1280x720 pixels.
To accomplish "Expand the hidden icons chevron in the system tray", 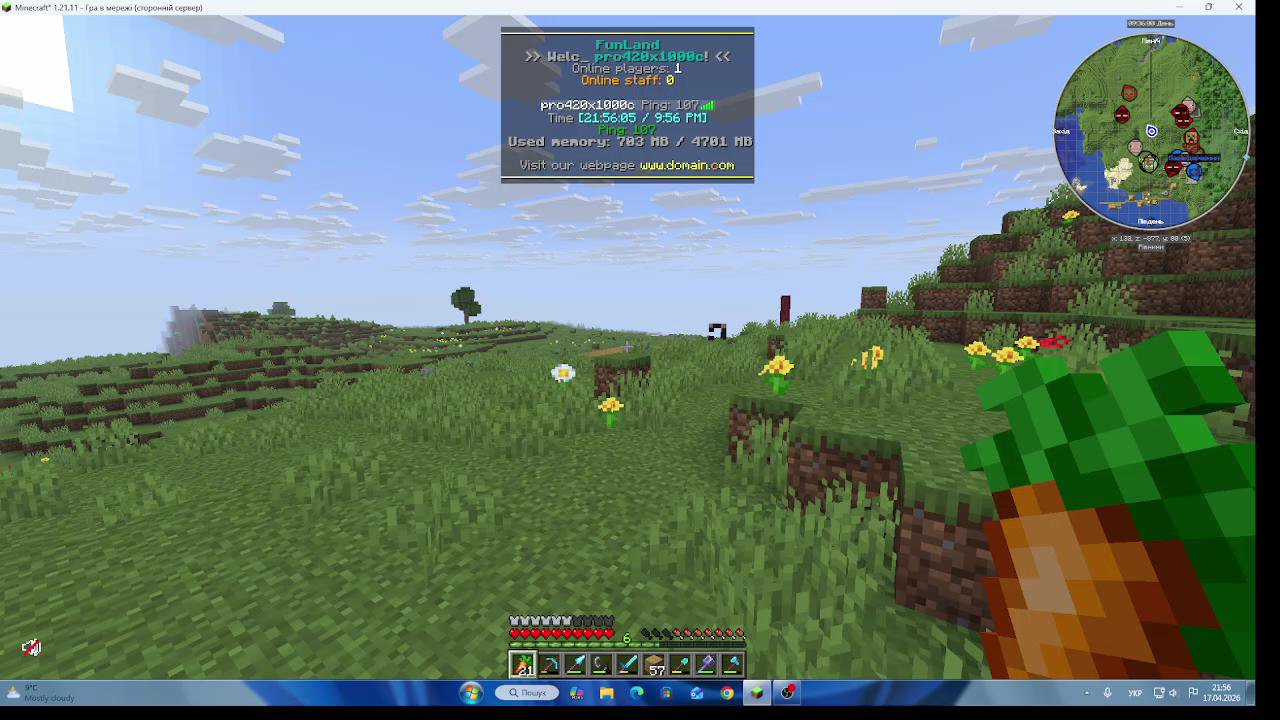I will tap(1086, 692).
